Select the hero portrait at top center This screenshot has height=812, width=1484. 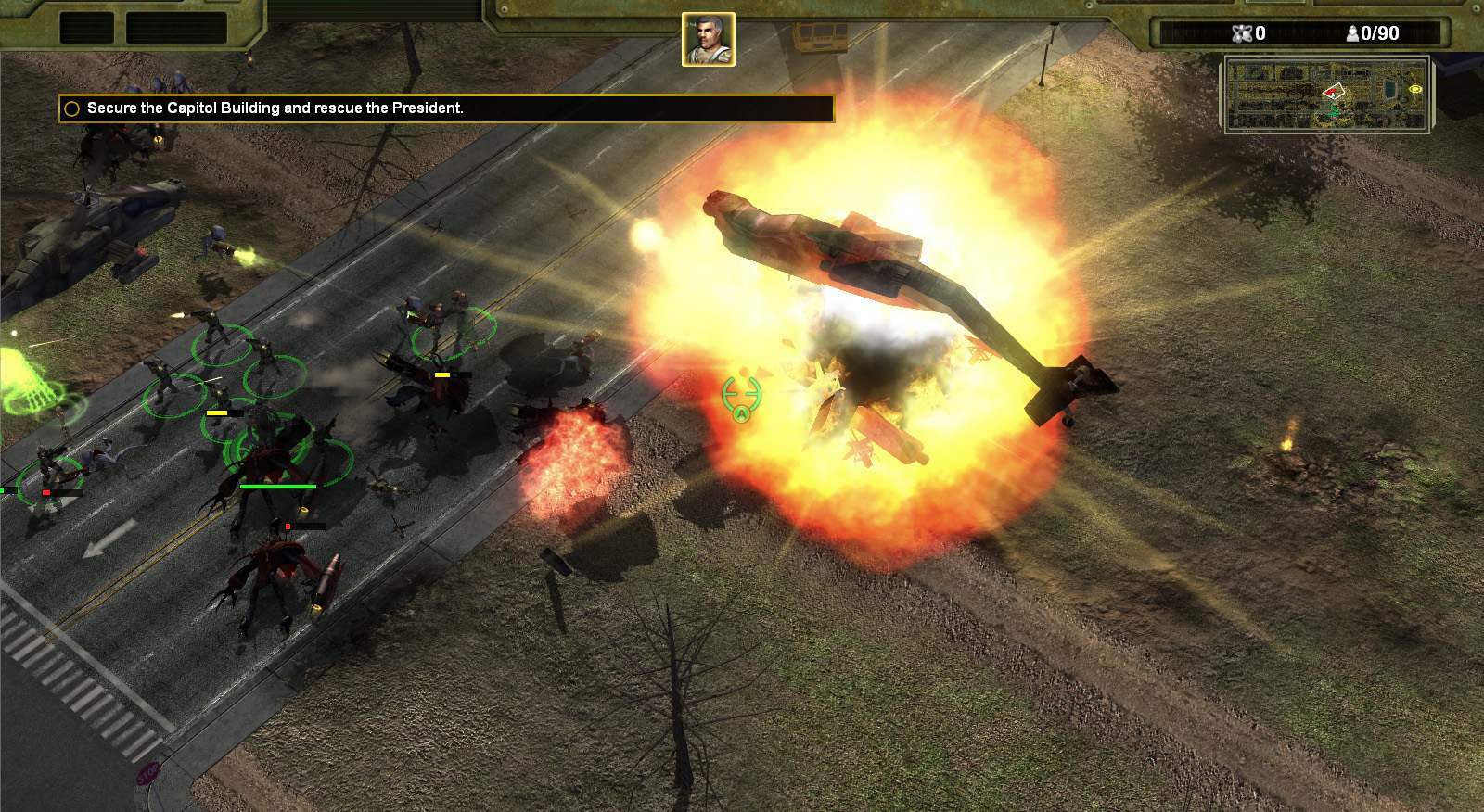tap(709, 39)
